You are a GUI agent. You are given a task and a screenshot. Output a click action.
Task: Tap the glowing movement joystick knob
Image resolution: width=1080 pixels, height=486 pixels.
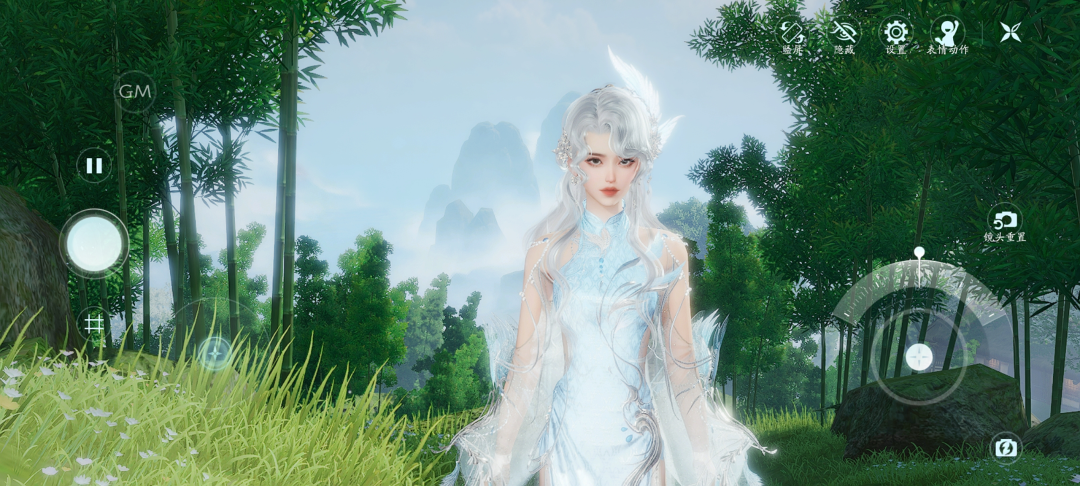point(214,352)
